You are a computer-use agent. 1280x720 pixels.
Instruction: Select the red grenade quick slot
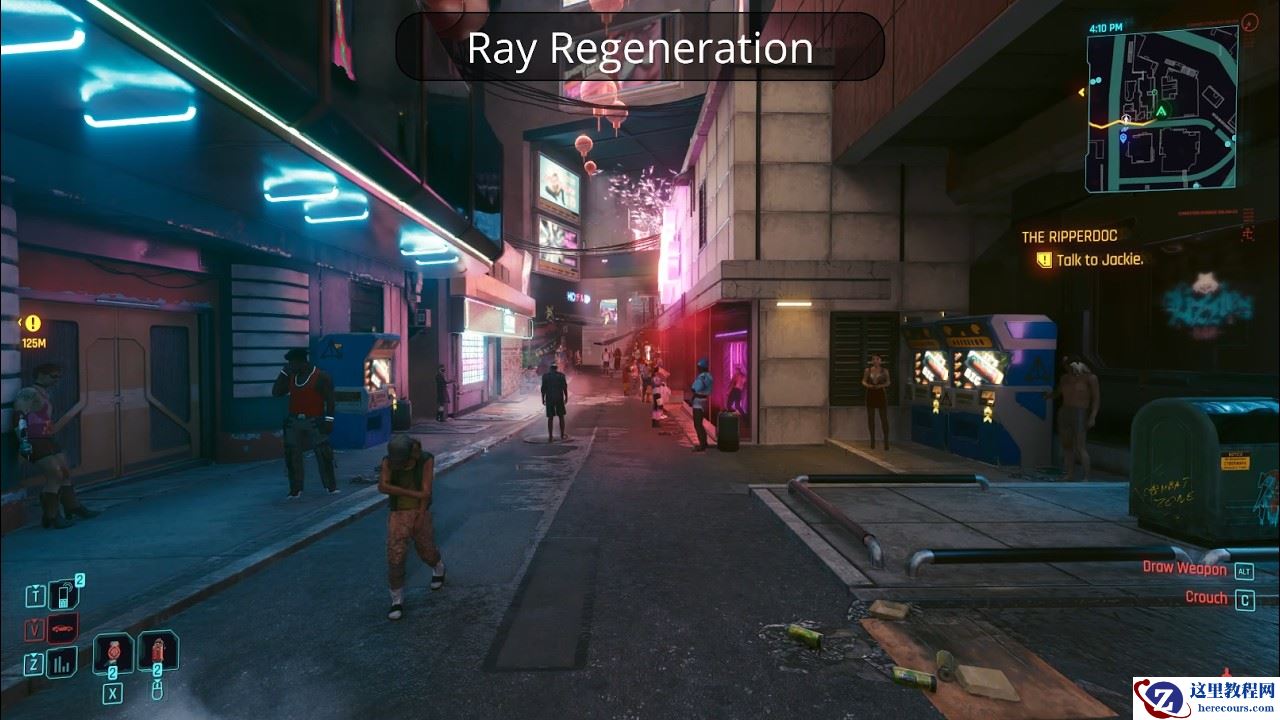coord(112,653)
